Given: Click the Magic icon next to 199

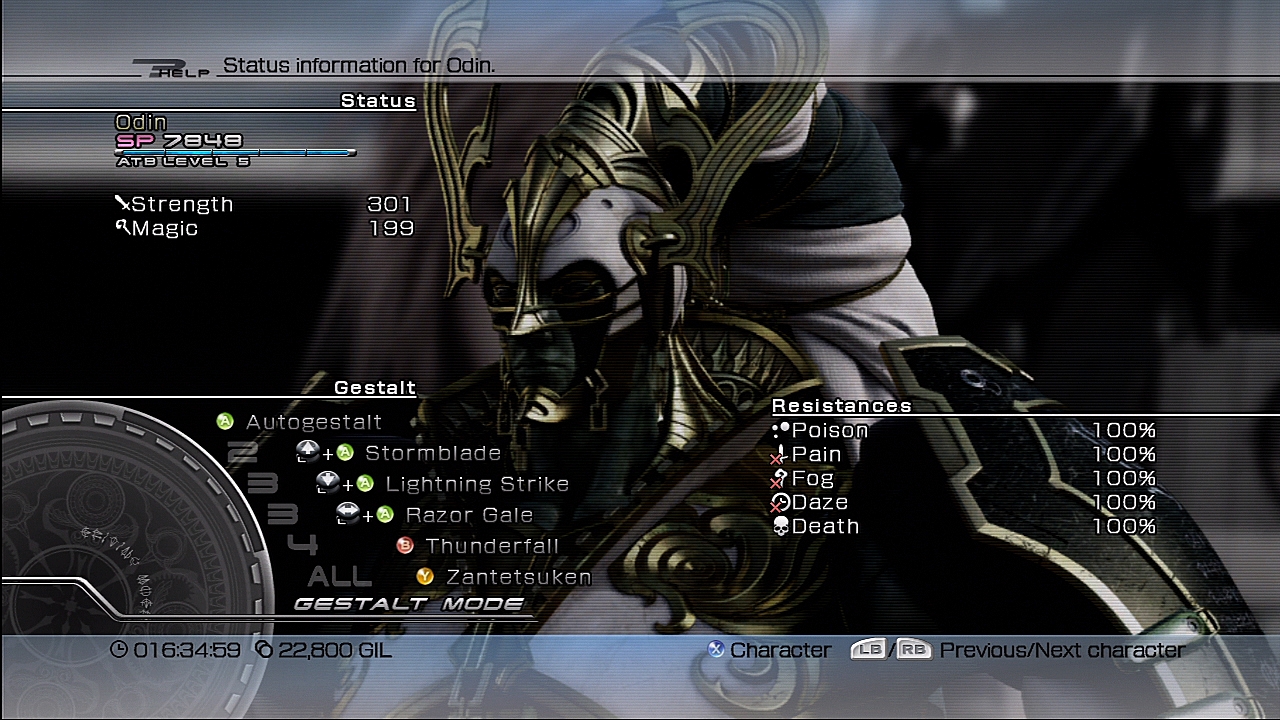Looking at the screenshot, I should [122, 227].
